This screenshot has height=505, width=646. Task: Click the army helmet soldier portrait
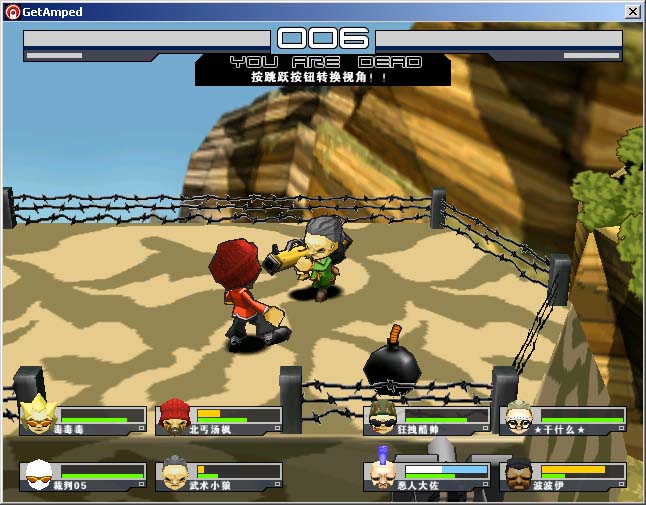pos(383,415)
